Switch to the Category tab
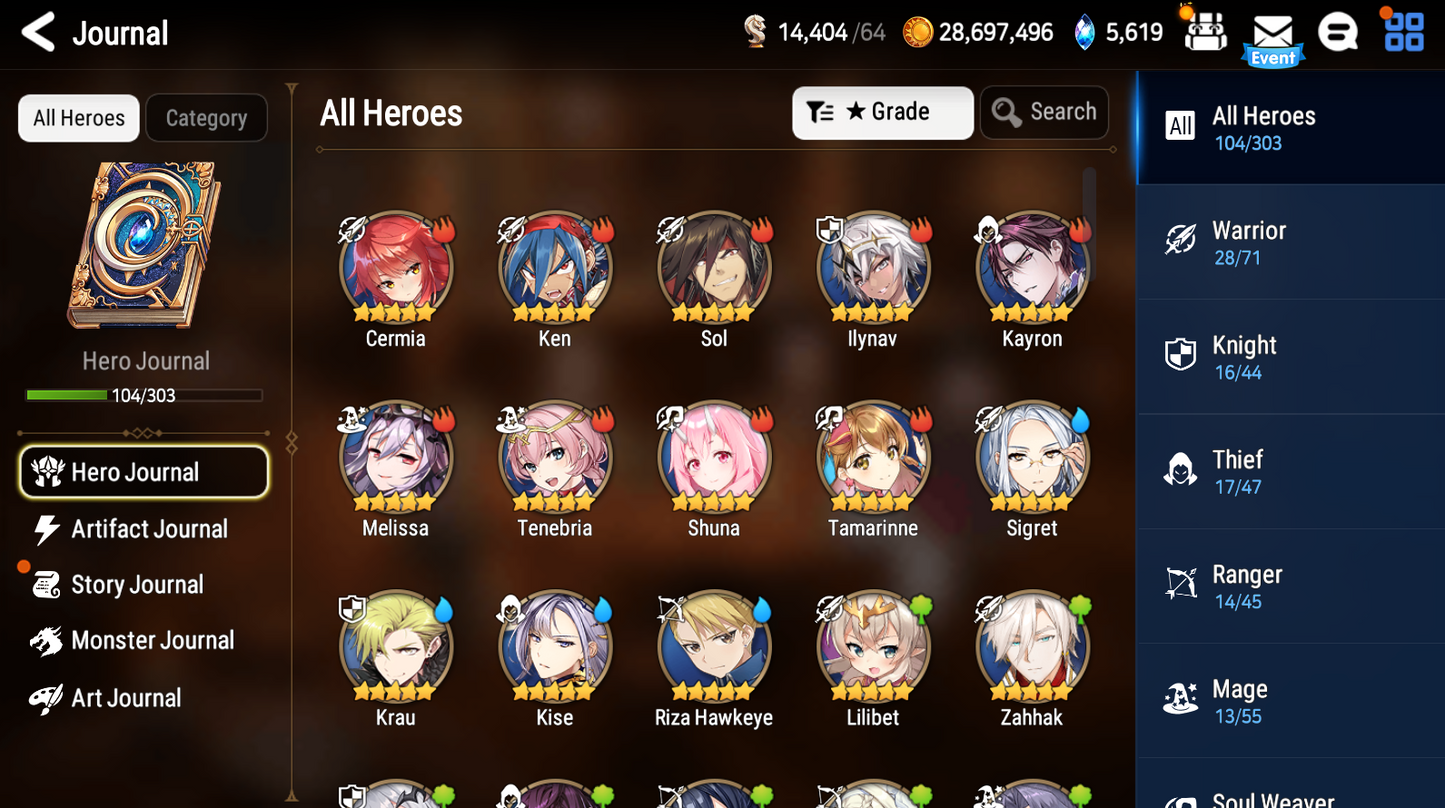 coord(206,117)
